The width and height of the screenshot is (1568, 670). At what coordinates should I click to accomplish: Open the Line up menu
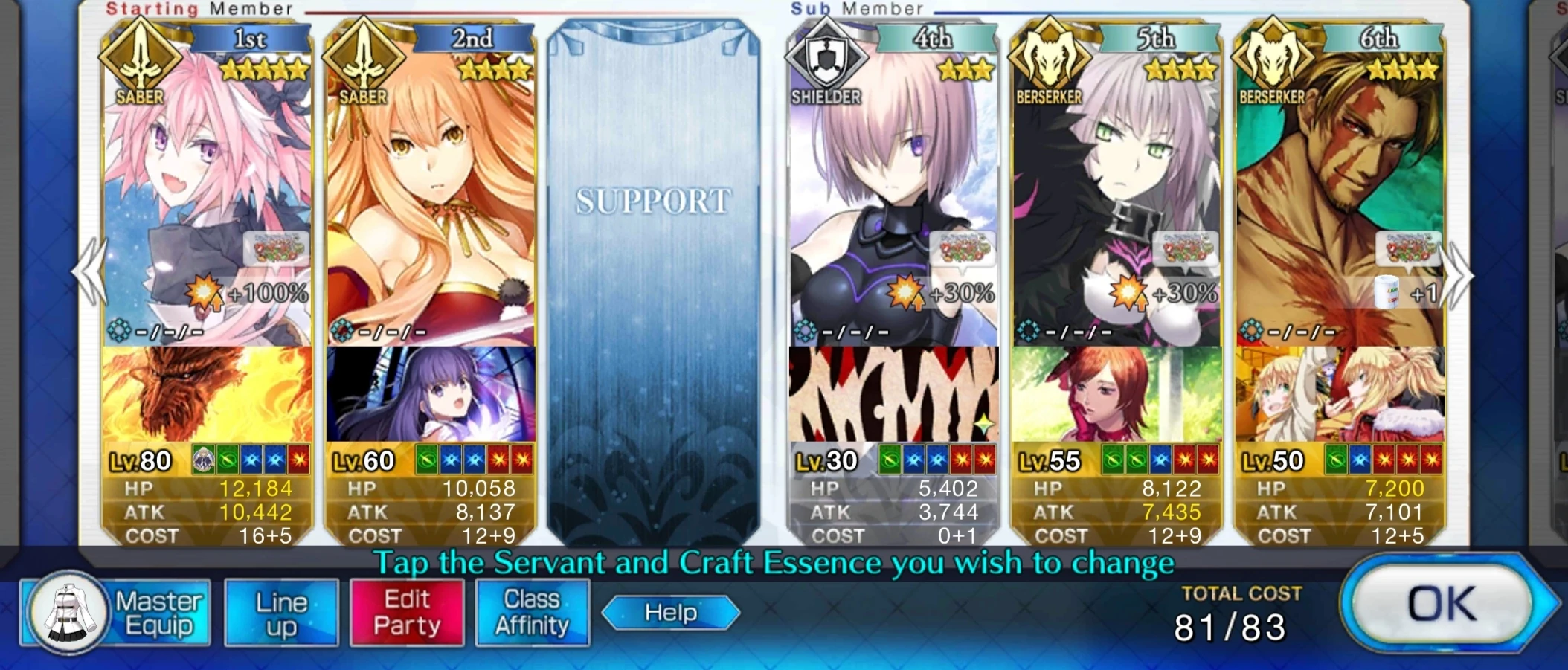point(281,611)
